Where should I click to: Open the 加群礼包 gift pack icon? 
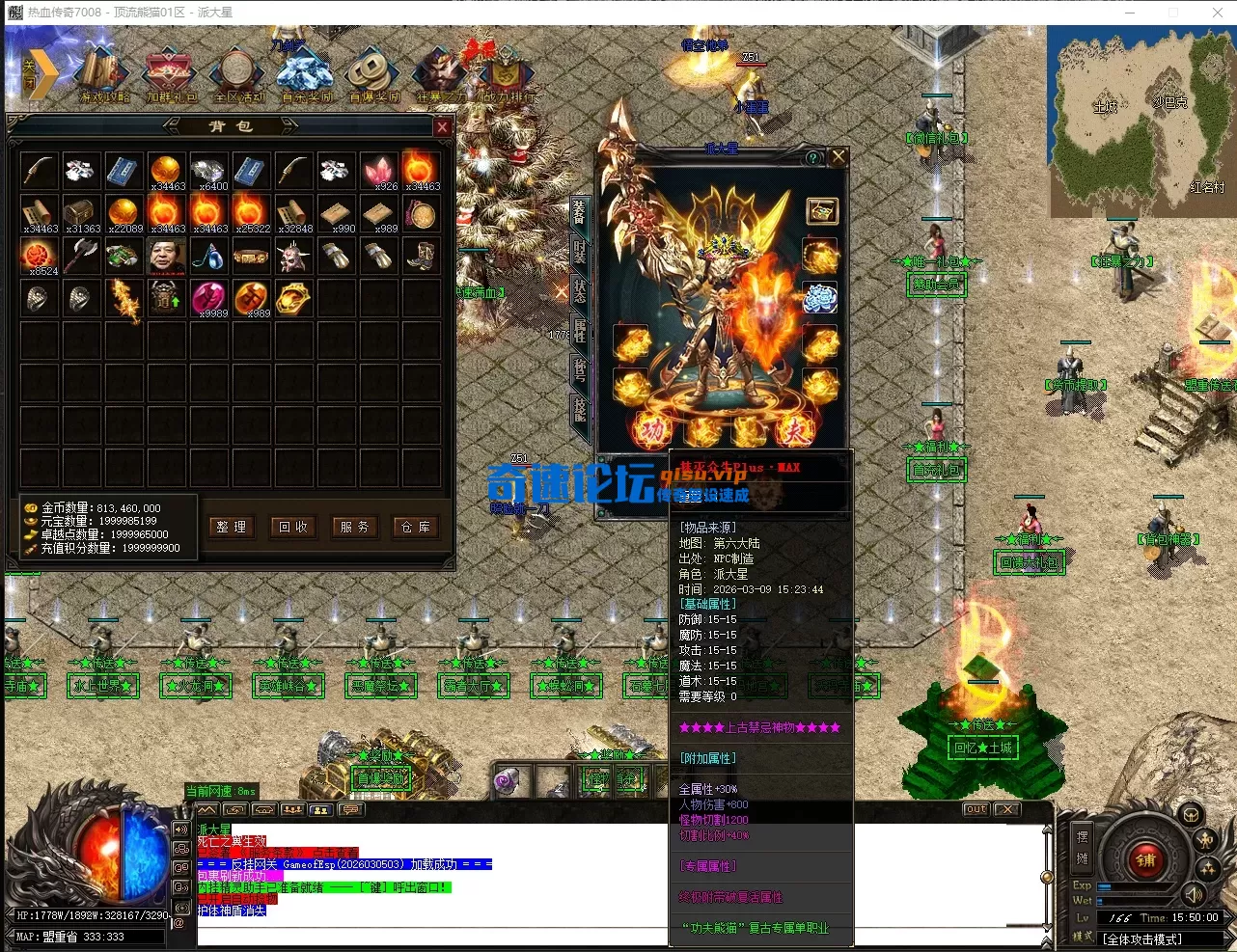tap(171, 75)
